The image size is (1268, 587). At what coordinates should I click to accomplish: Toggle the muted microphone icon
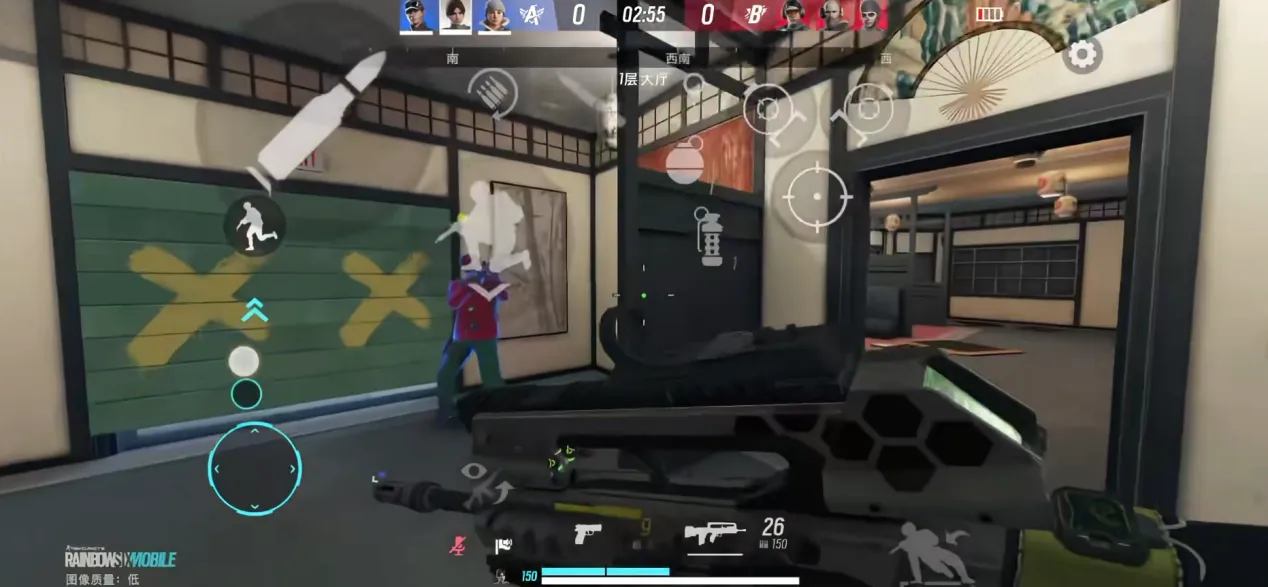pyautogui.click(x=457, y=545)
